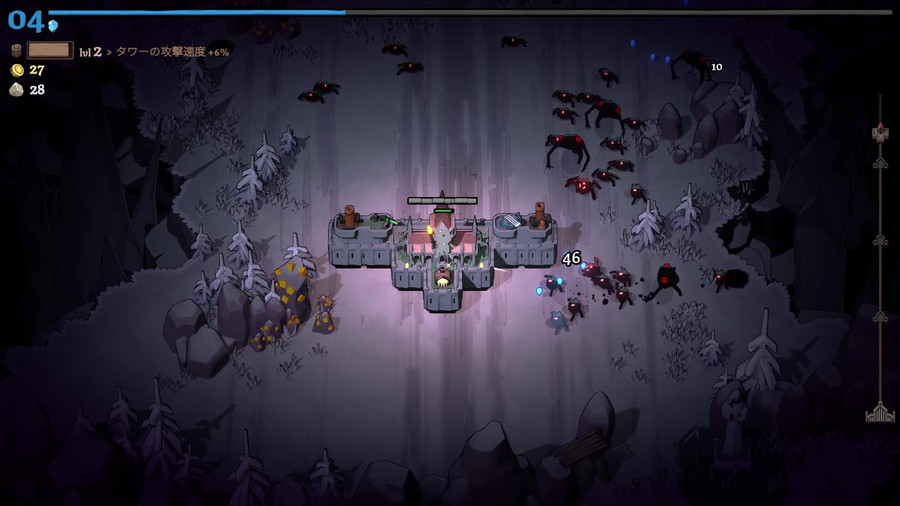
Task: Click the gold coin resource icon
Action: 16,70
